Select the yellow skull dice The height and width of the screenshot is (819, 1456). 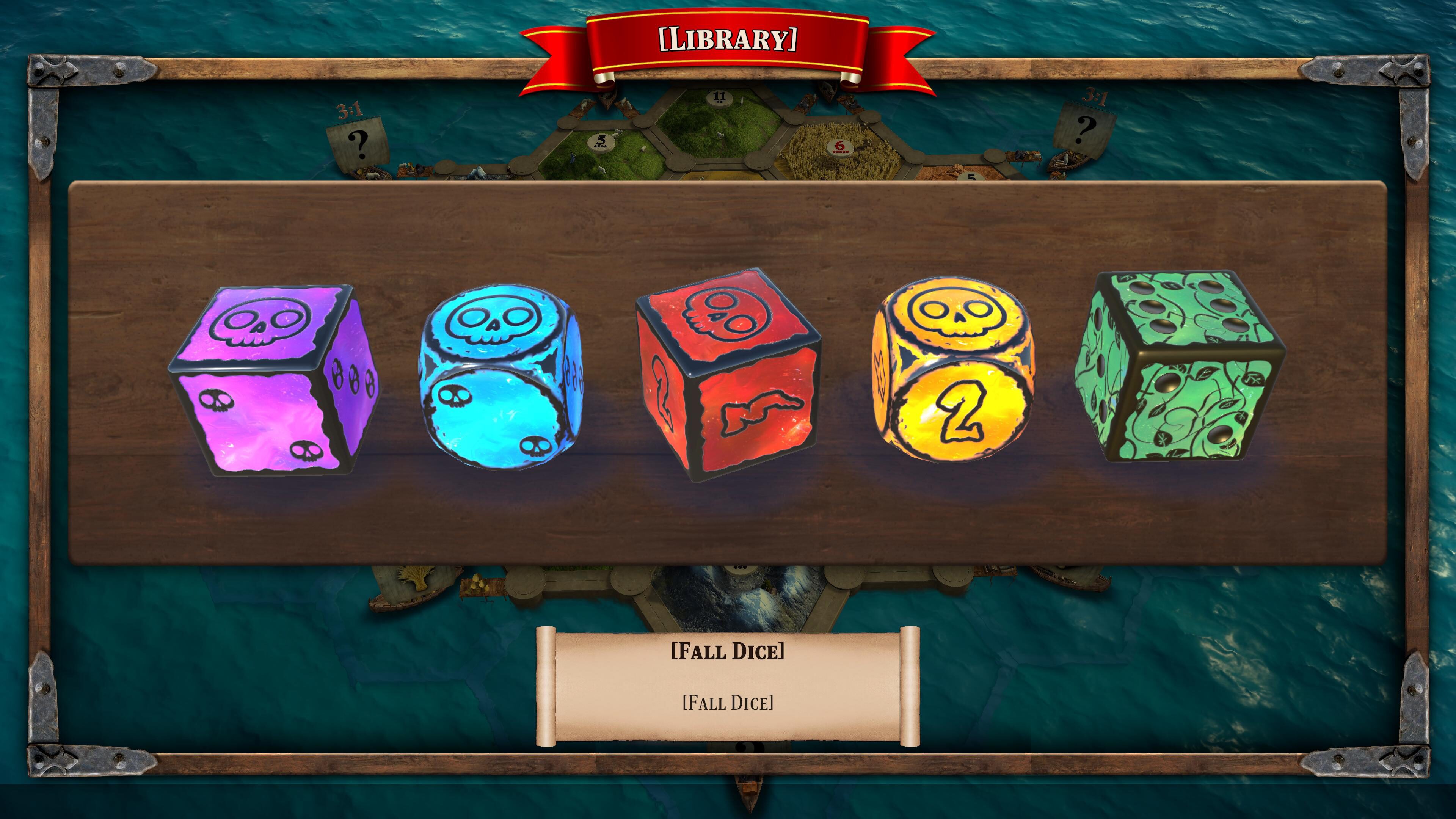click(x=954, y=371)
